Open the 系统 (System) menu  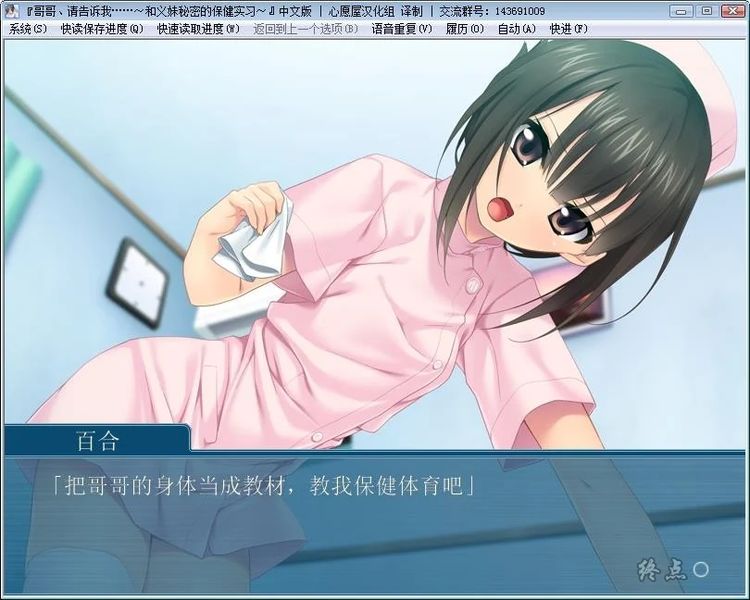pyautogui.click(x=27, y=29)
